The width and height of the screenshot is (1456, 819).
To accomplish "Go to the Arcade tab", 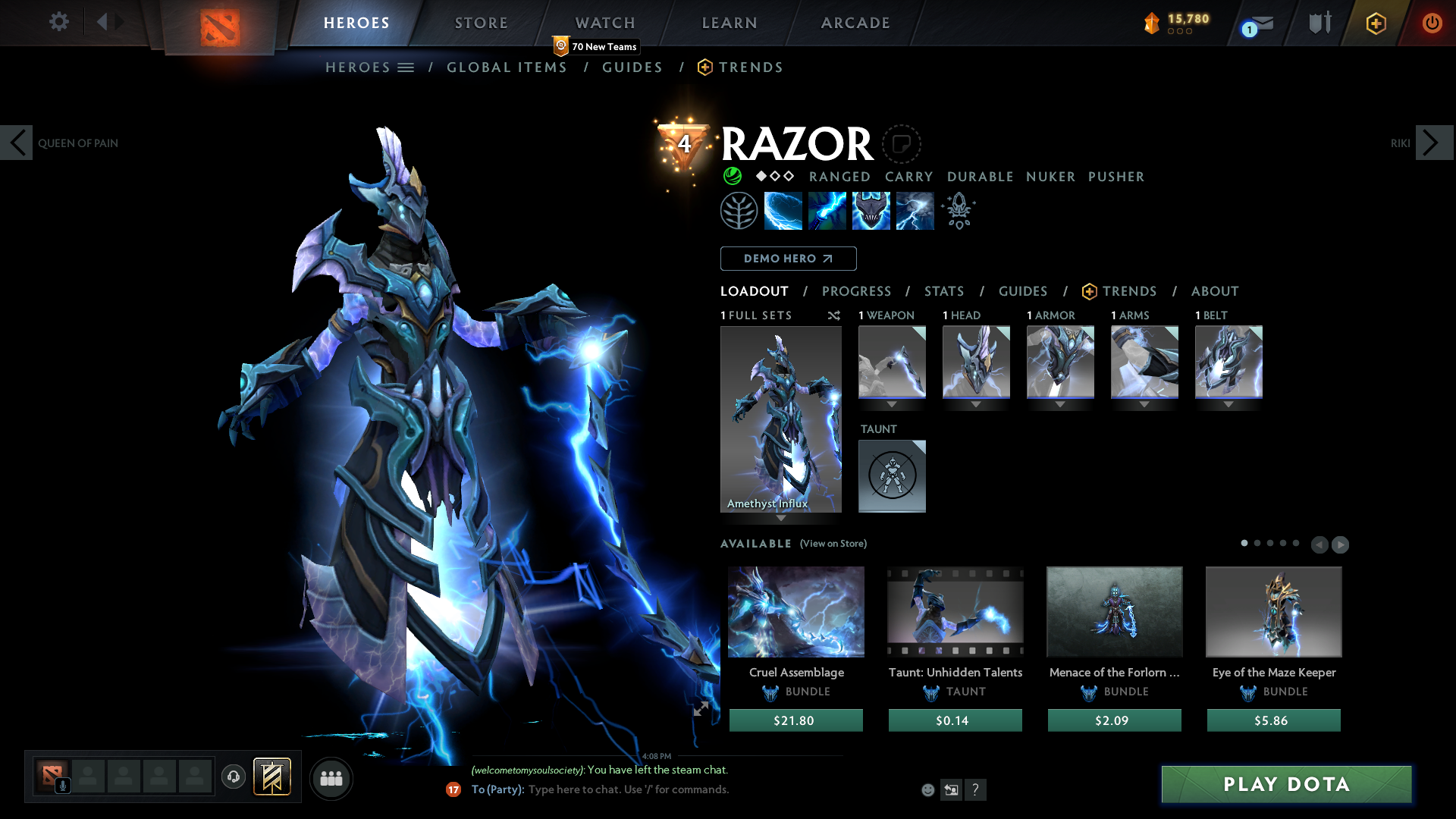I will tap(855, 23).
